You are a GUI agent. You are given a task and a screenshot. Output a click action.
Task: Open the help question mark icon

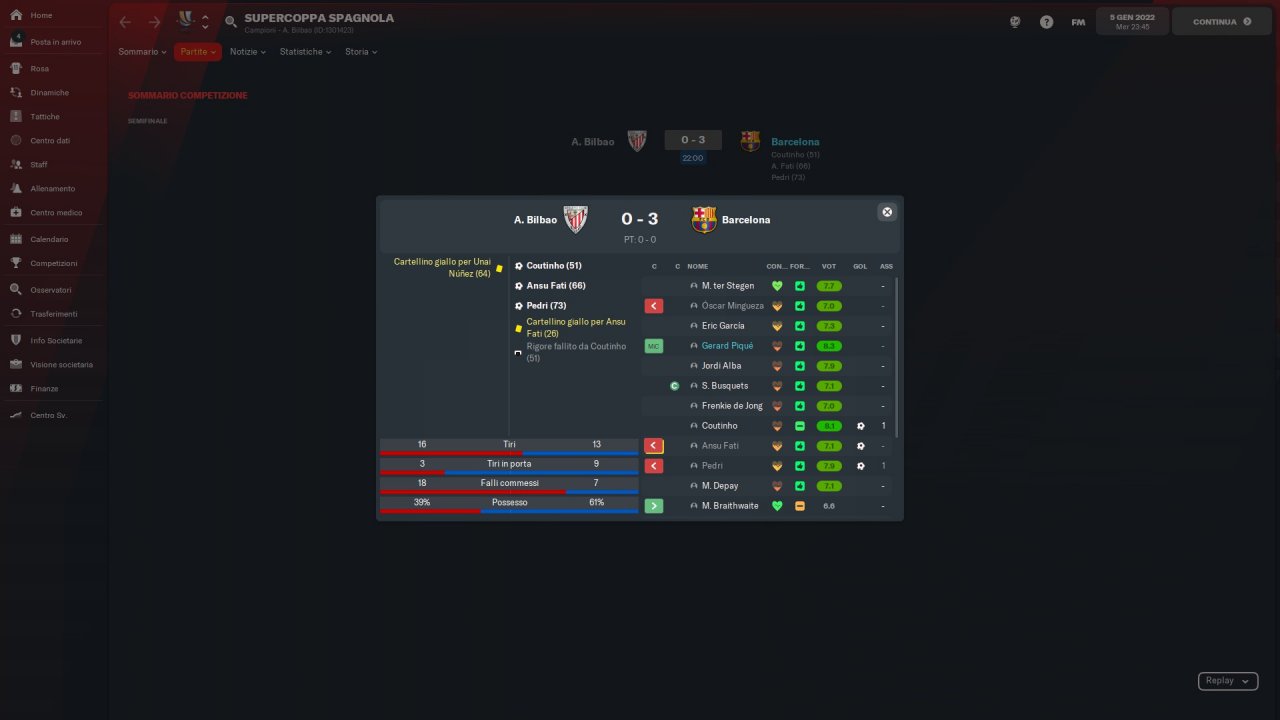click(x=1046, y=22)
